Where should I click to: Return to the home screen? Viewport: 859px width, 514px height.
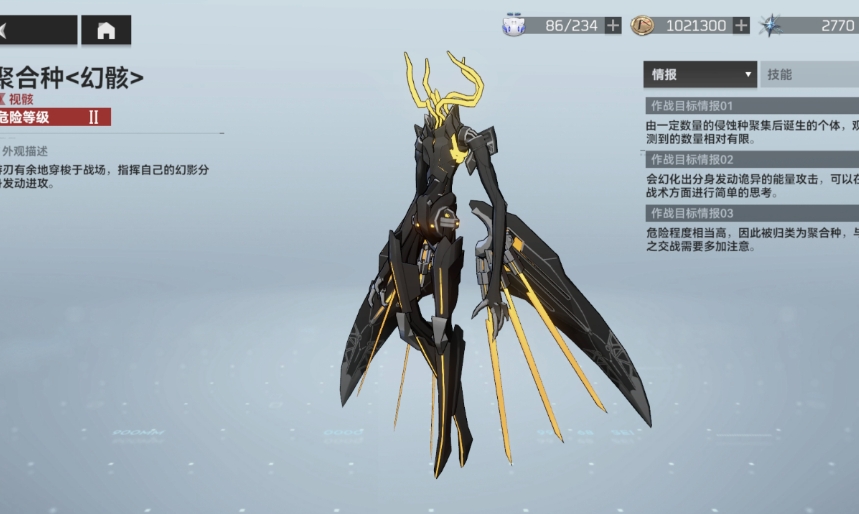pos(106,30)
